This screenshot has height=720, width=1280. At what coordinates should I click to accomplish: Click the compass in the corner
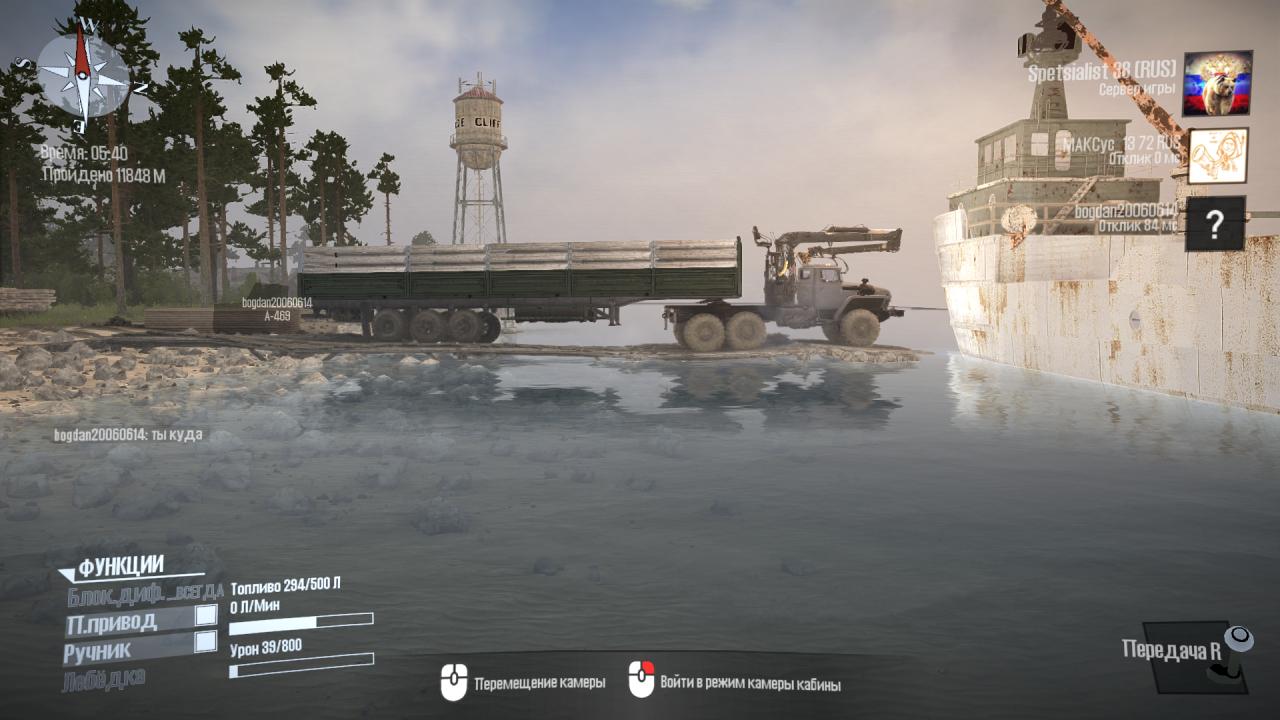point(83,73)
